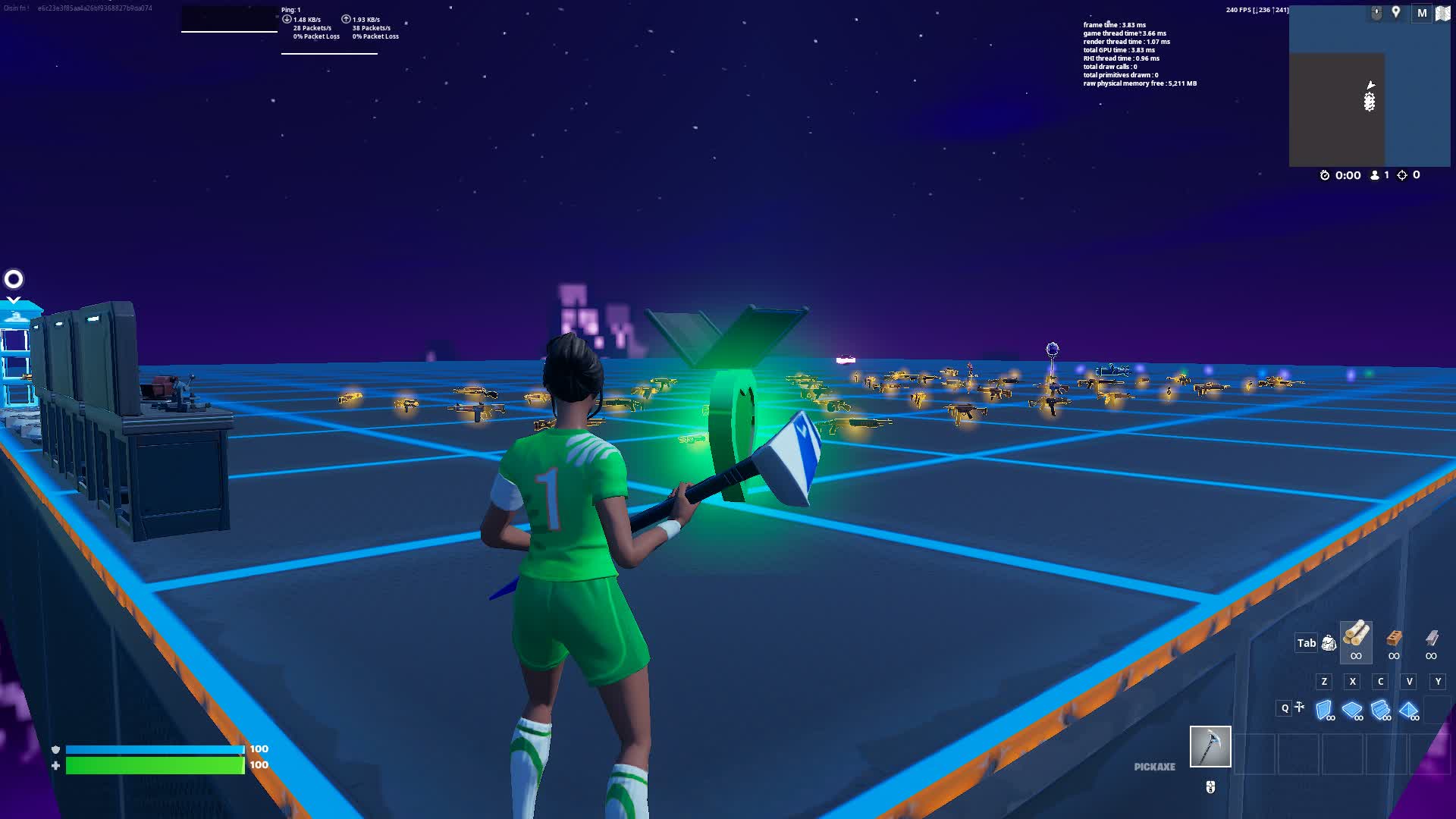Click the eliminations crosshair icon below the minimap

click(1401, 174)
